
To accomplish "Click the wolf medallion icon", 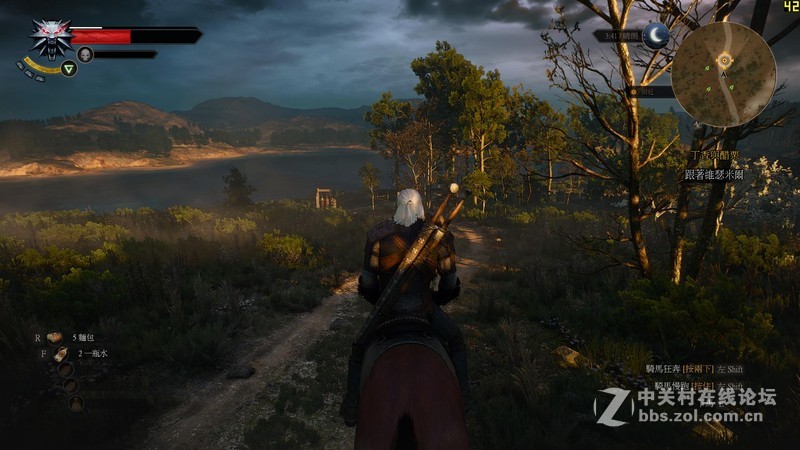I will pos(49,38).
